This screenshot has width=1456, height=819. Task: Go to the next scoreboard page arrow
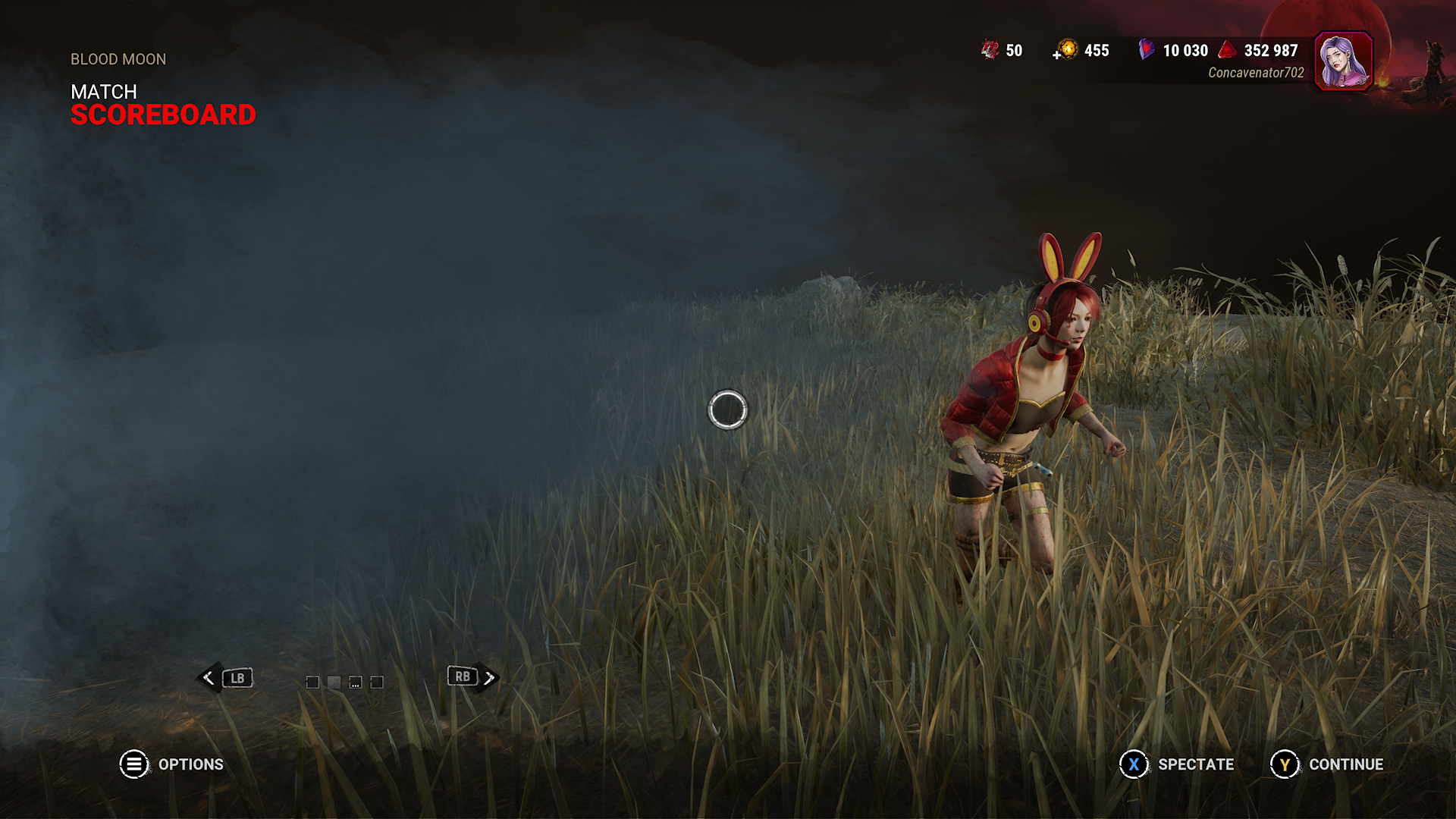[489, 678]
